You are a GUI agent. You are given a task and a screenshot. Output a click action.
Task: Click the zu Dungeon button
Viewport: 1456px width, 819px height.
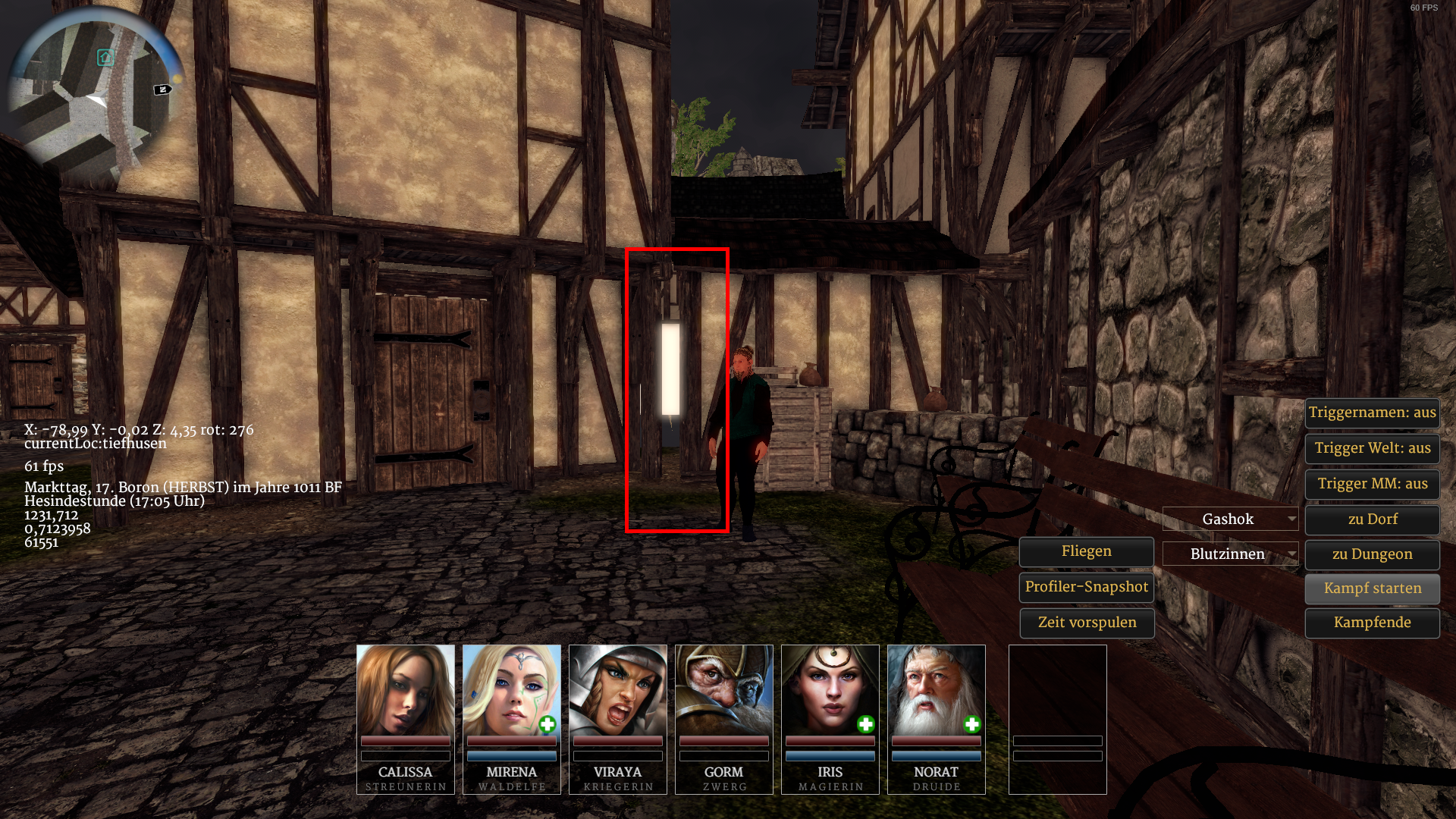1372,554
